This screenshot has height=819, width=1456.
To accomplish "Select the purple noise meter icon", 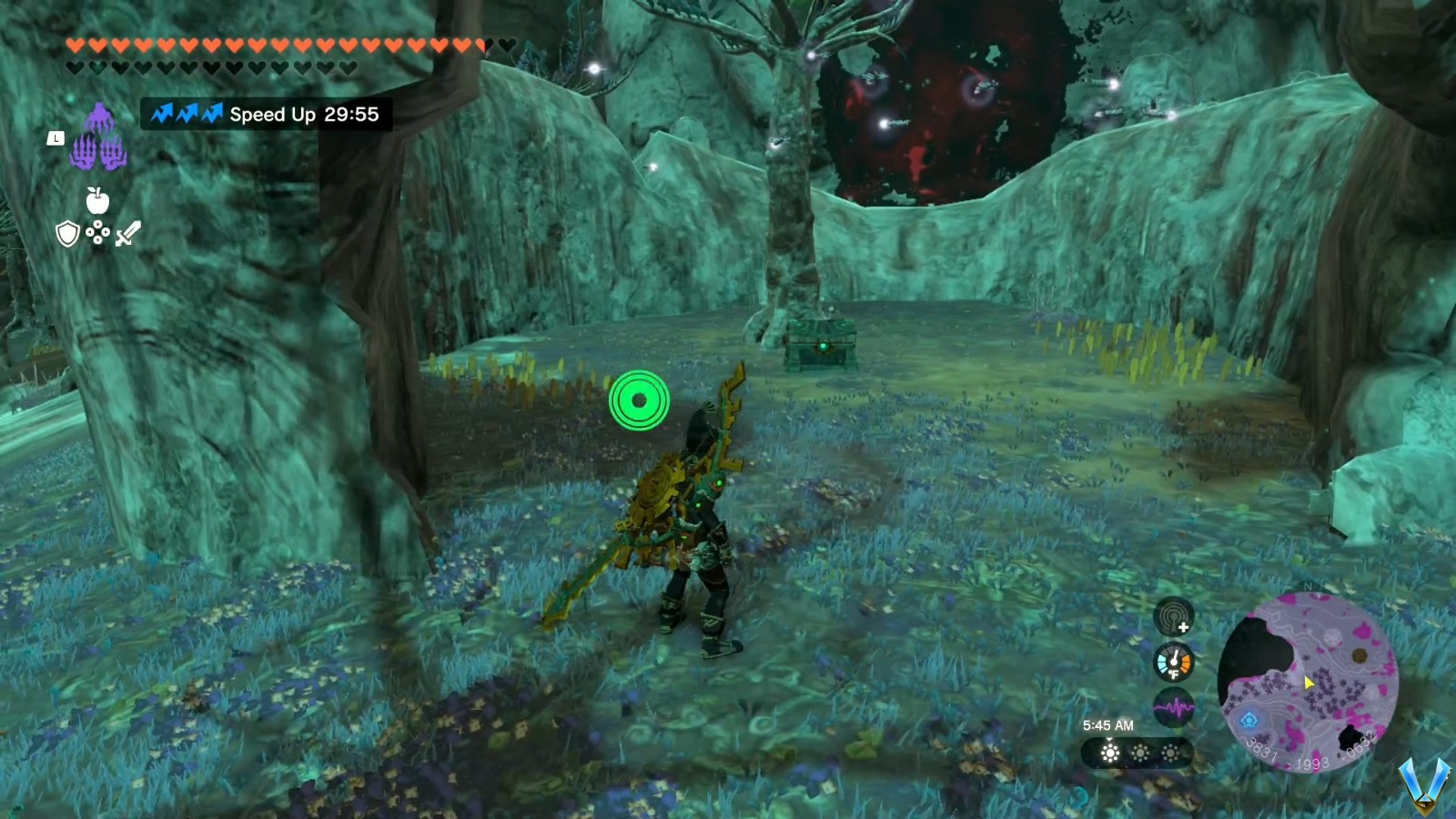I will point(1174,705).
